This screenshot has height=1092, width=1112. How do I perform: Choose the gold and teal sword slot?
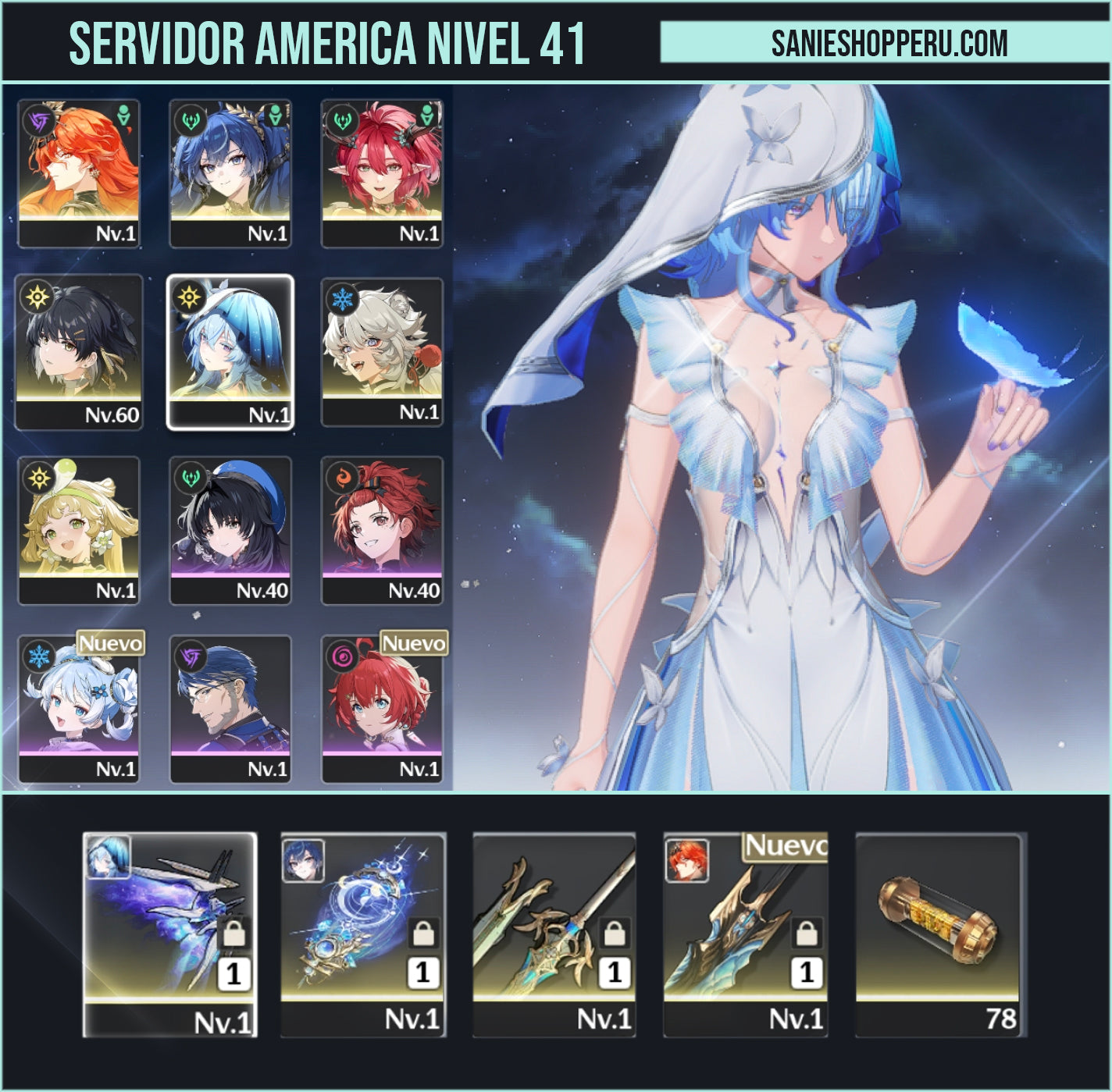[554, 934]
